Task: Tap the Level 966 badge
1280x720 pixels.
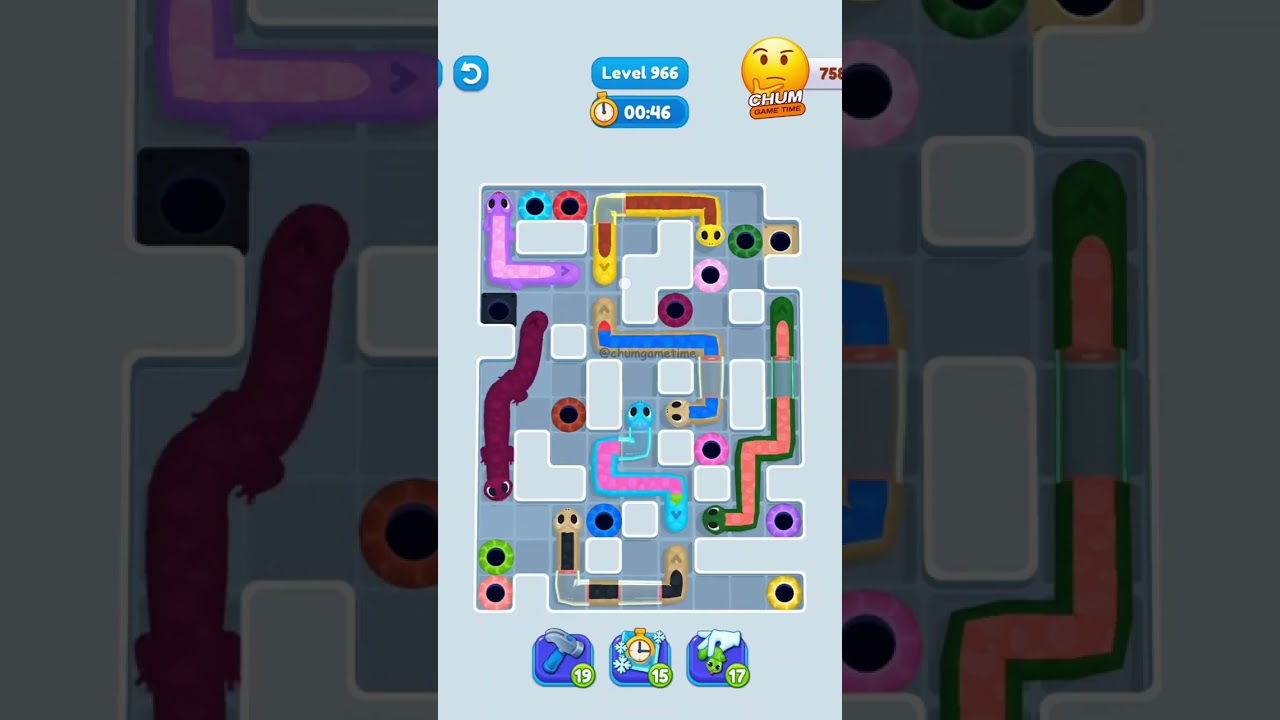Action: point(639,72)
